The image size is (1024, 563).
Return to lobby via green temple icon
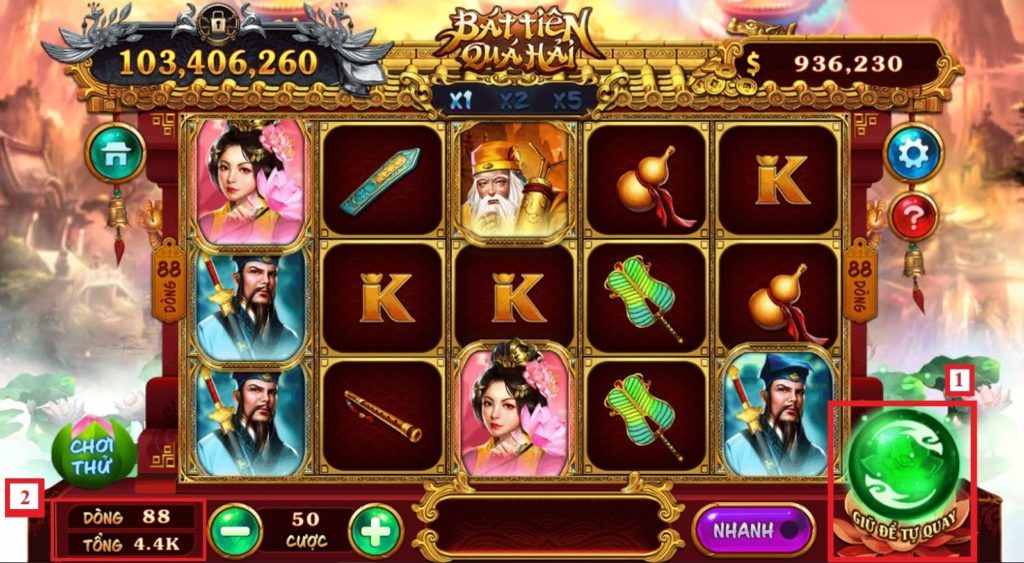[116, 152]
